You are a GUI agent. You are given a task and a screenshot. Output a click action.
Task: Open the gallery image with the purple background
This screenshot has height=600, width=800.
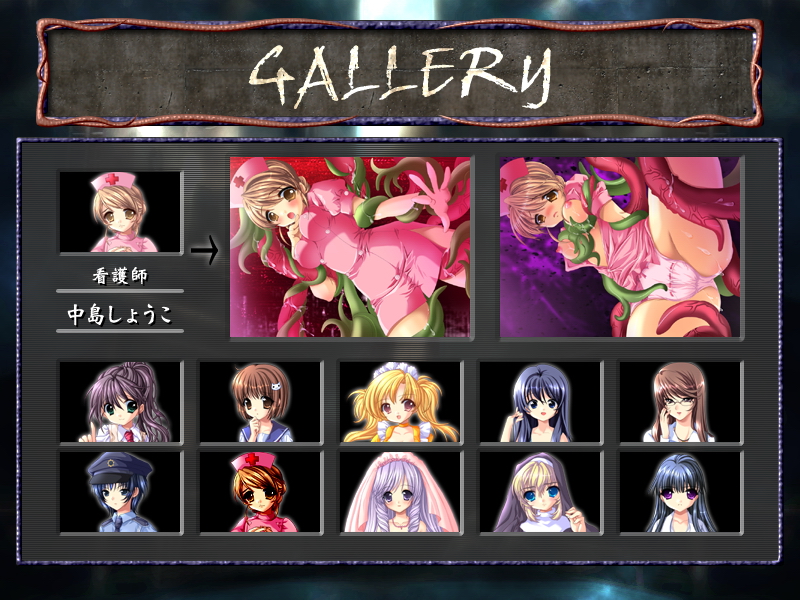(620, 247)
